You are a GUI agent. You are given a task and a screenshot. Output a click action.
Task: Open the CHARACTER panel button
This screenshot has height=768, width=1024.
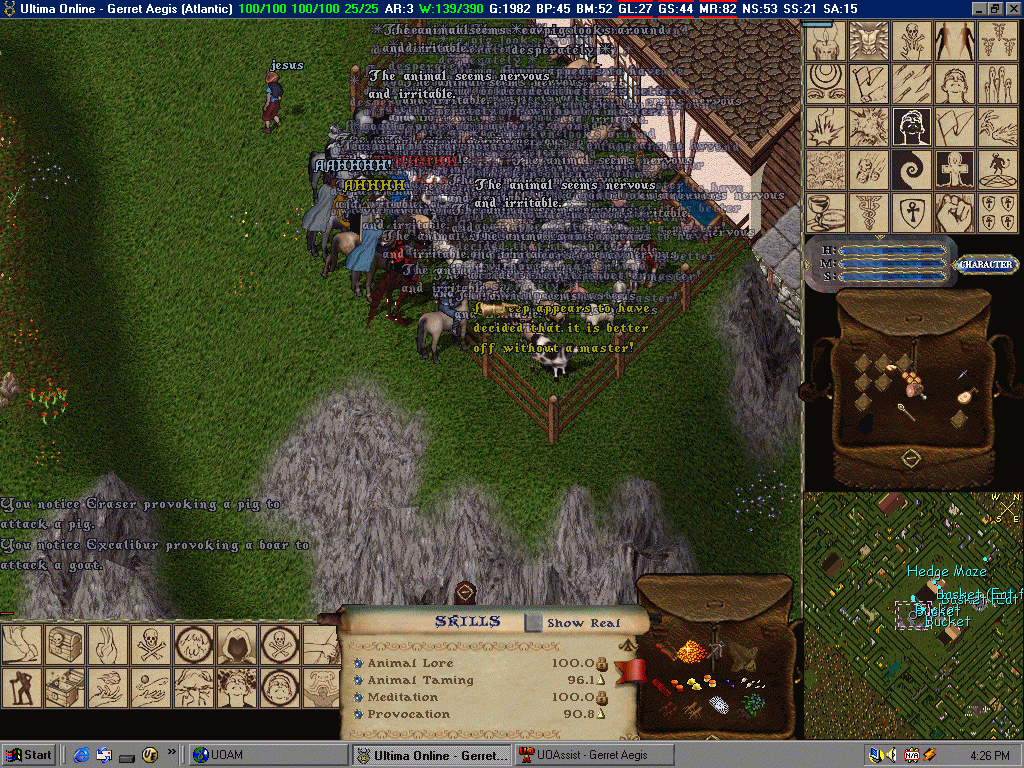tap(986, 265)
